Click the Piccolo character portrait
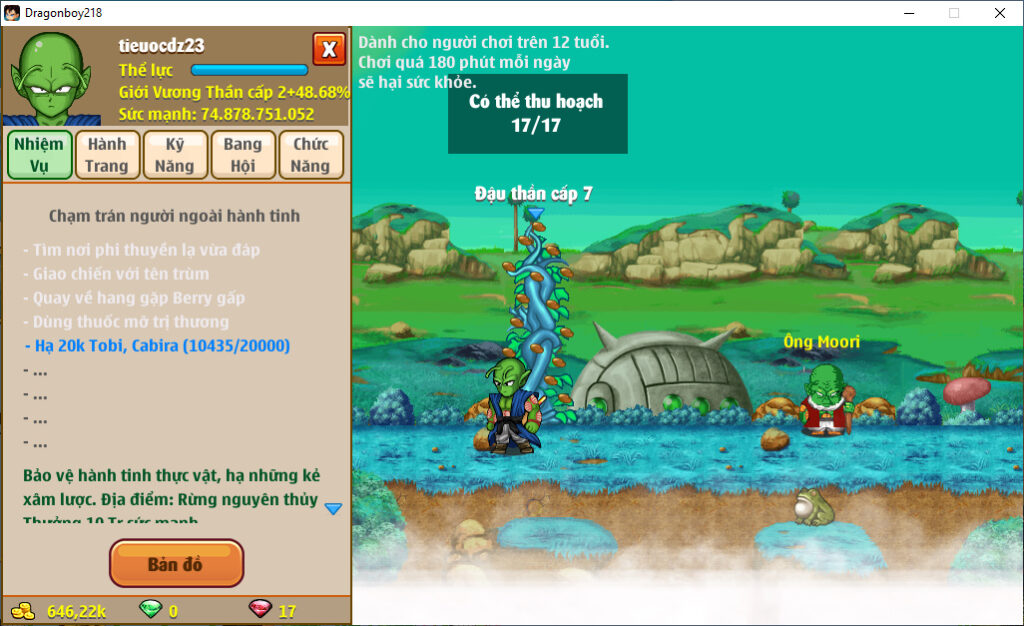 (52, 78)
